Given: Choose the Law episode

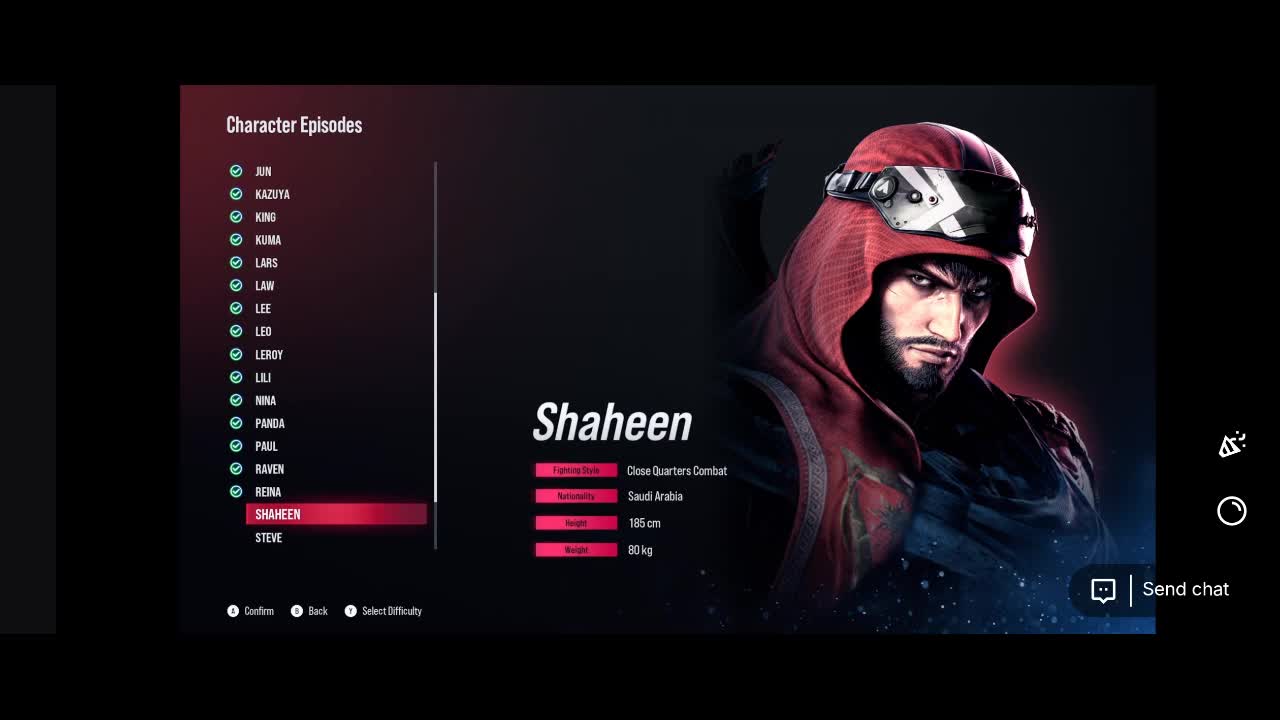Looking at the screenshot, I should [264, 286].
